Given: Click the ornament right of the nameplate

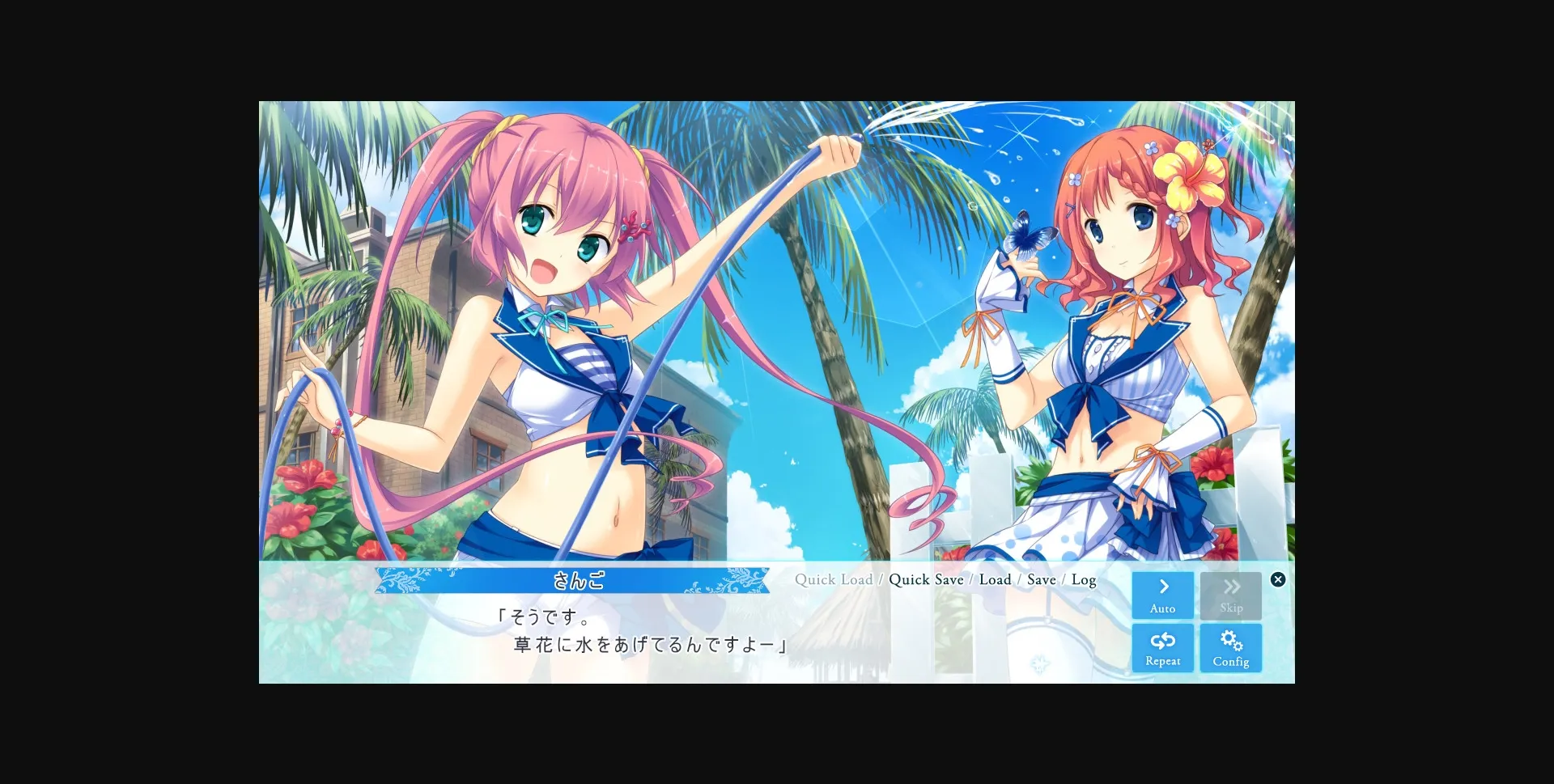Looking at the screenshot, I should point(741,579).
